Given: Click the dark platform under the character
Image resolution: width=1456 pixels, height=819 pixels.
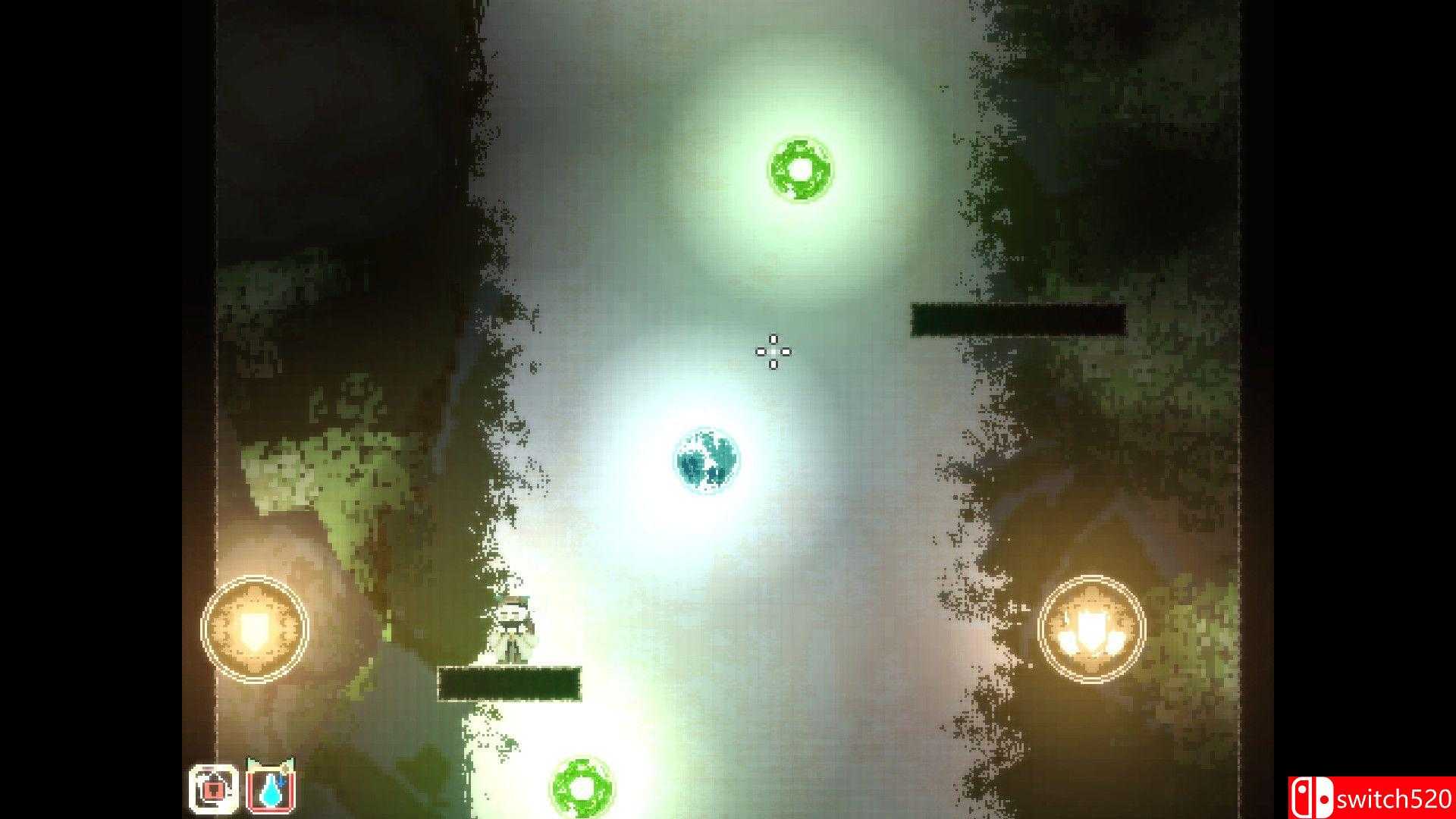Looking at the screenshot, I should 510,683.
